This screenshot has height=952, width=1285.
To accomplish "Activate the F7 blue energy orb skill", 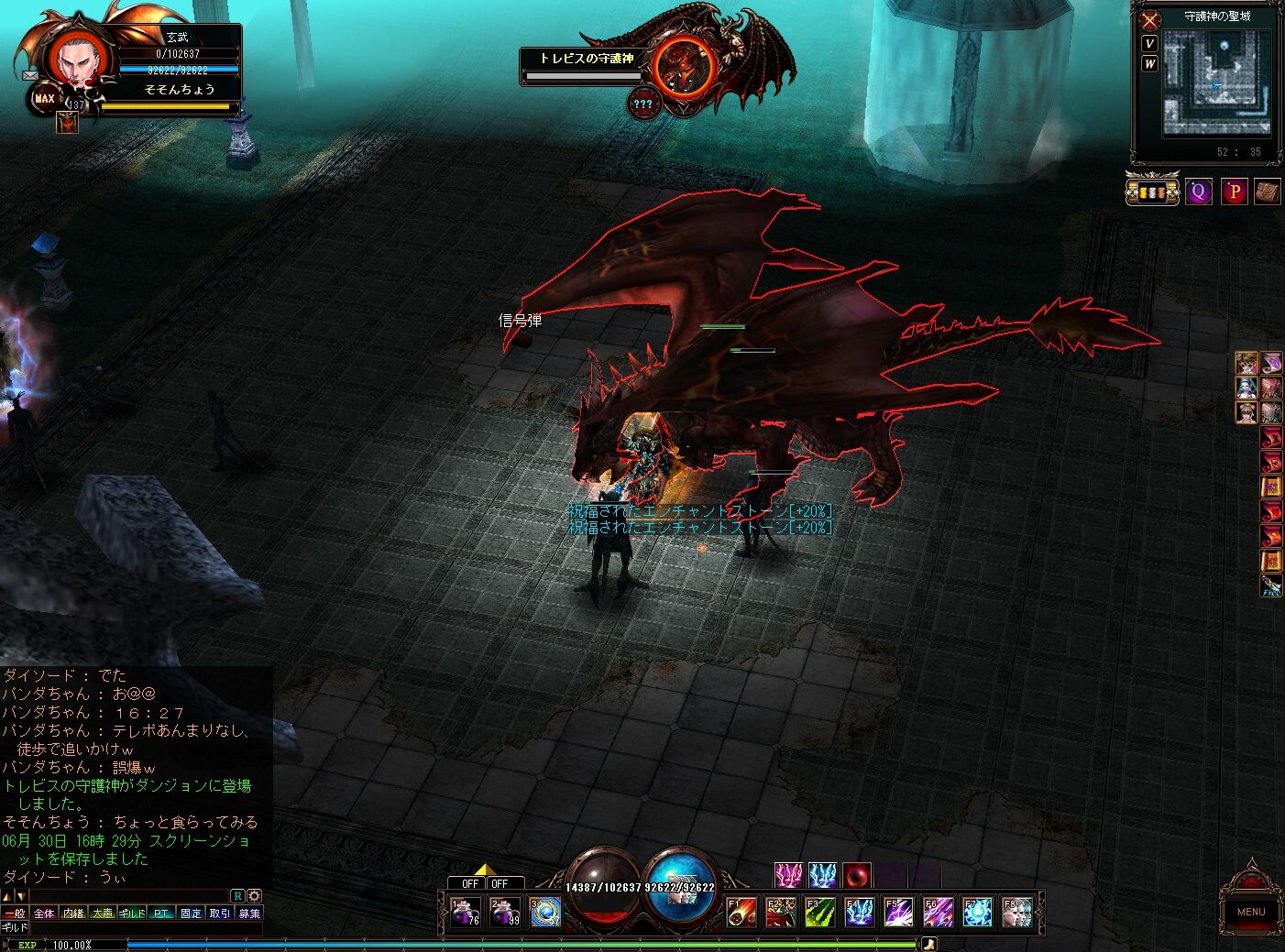I will point(977,913).
